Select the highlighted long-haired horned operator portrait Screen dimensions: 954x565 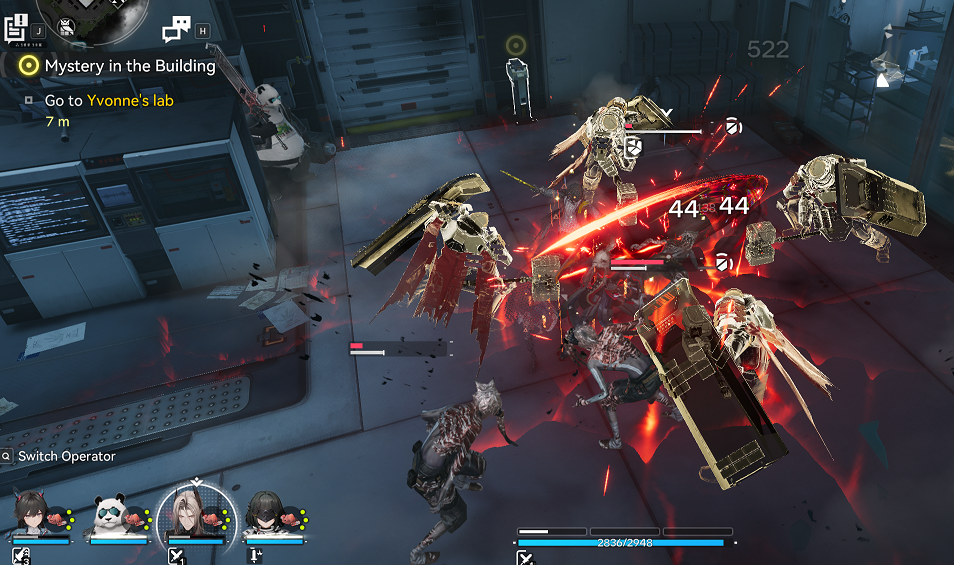[x=189, y=513]
